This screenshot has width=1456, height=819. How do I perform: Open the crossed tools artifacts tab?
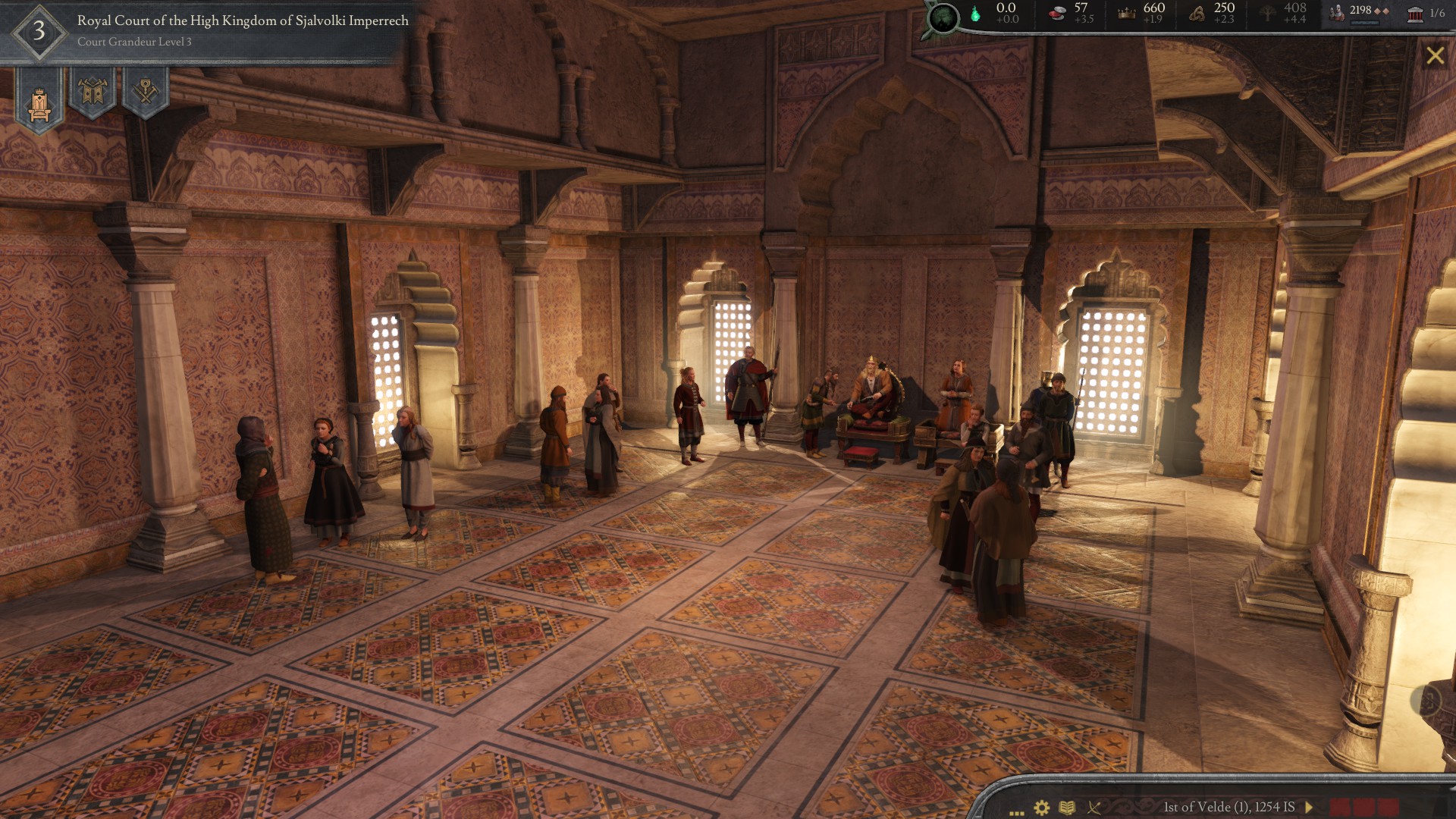point(145,93)
